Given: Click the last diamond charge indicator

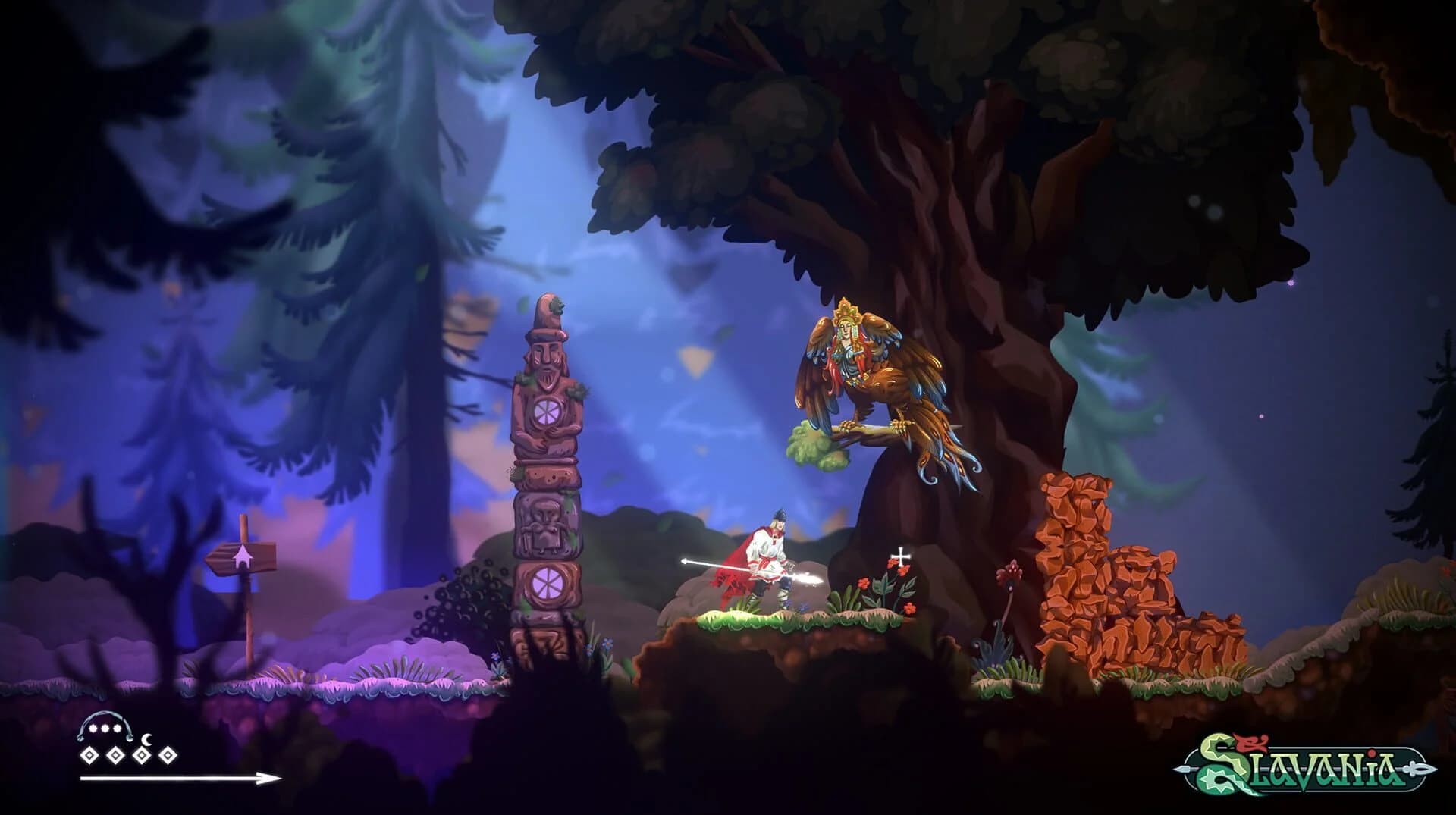Looking at the screenshot, I should 168,756.
